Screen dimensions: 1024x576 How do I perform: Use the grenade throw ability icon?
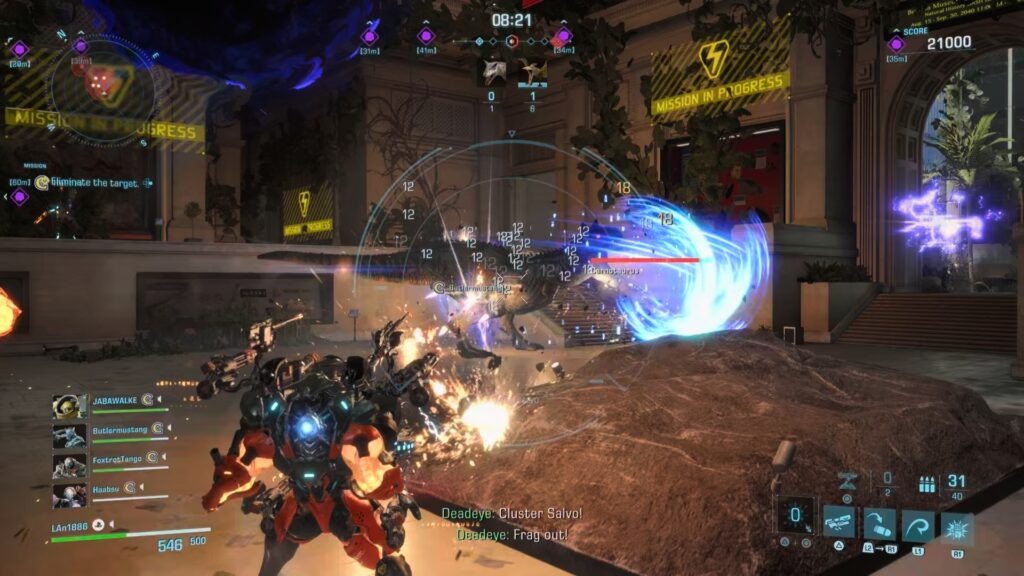879,524
